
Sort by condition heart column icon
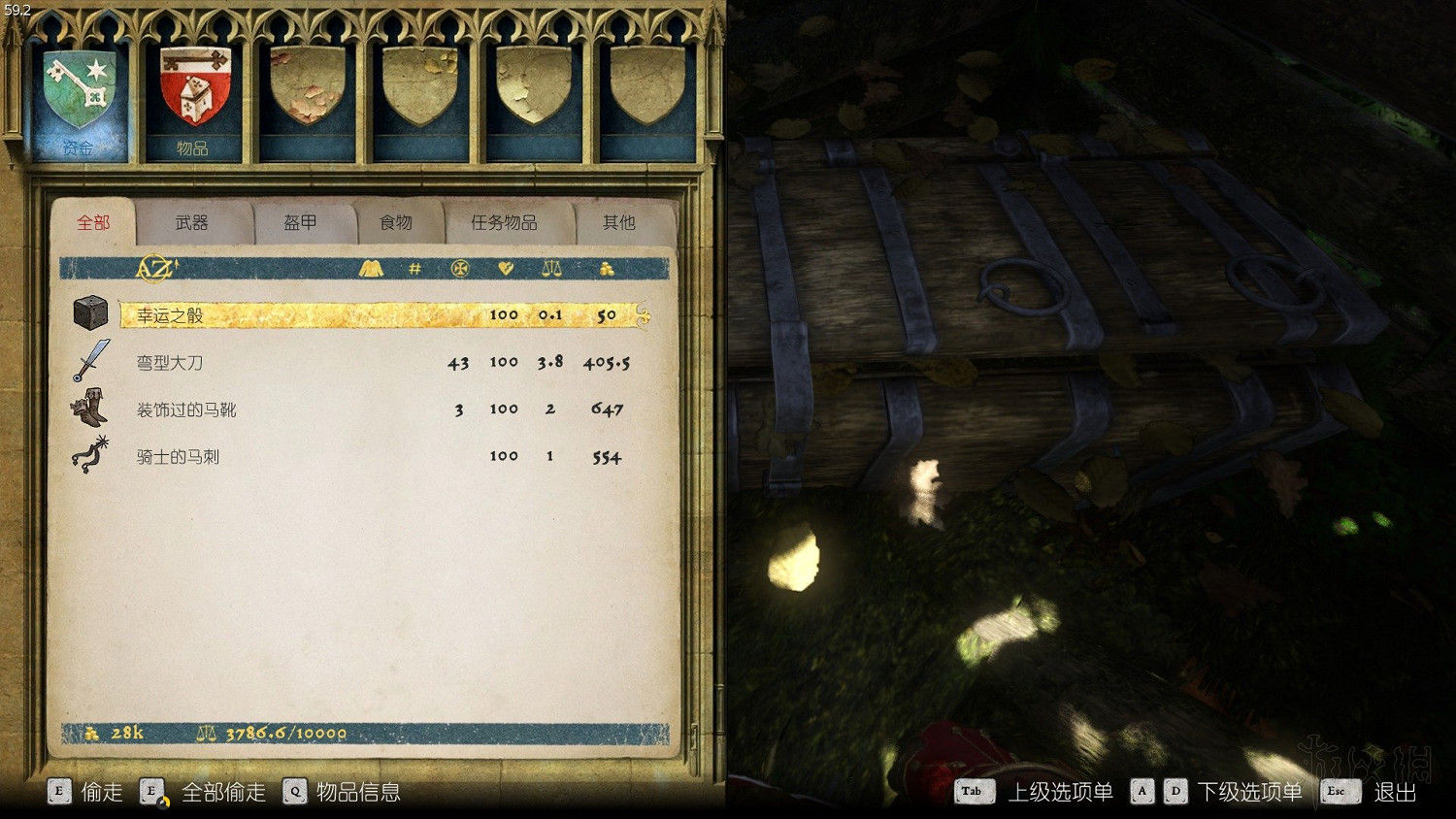[505, 269]
